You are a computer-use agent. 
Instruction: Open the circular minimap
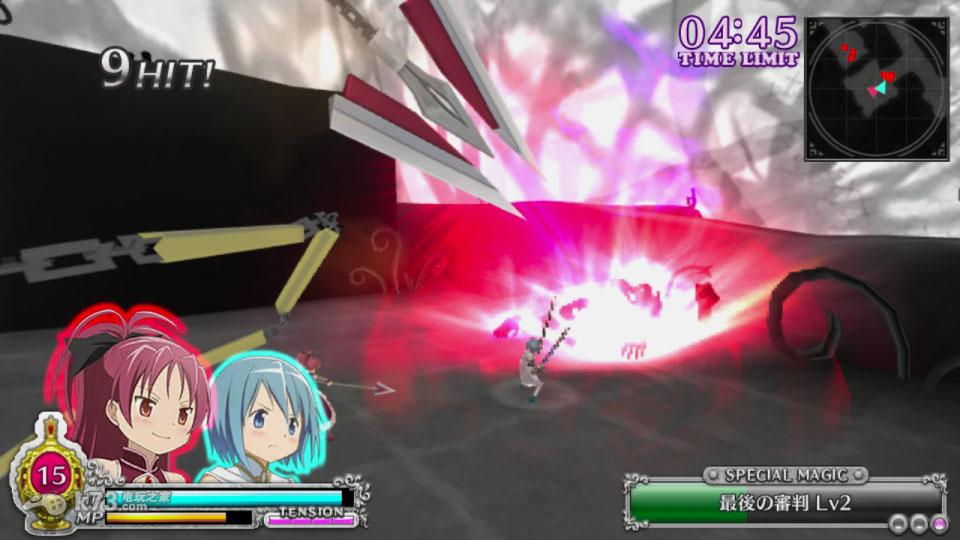point(876,89)
